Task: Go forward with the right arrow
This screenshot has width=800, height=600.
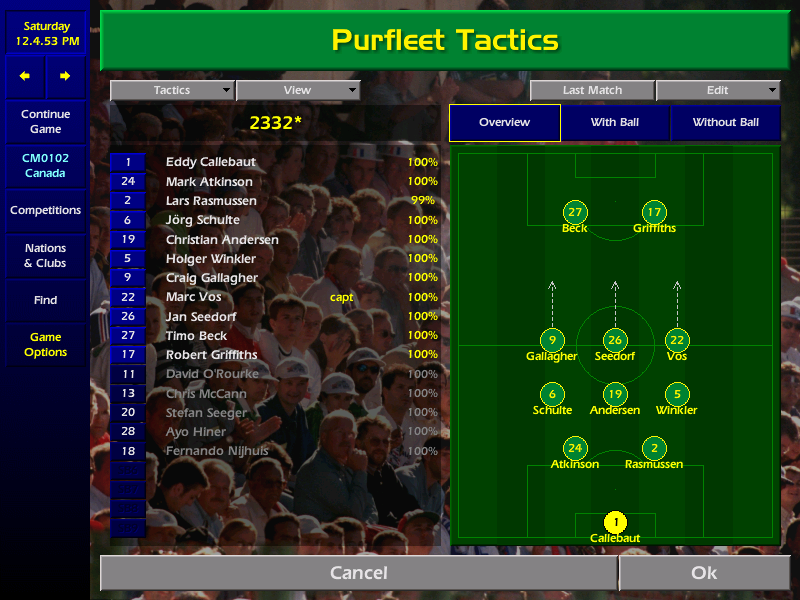Action: click(x=65, y=76)
